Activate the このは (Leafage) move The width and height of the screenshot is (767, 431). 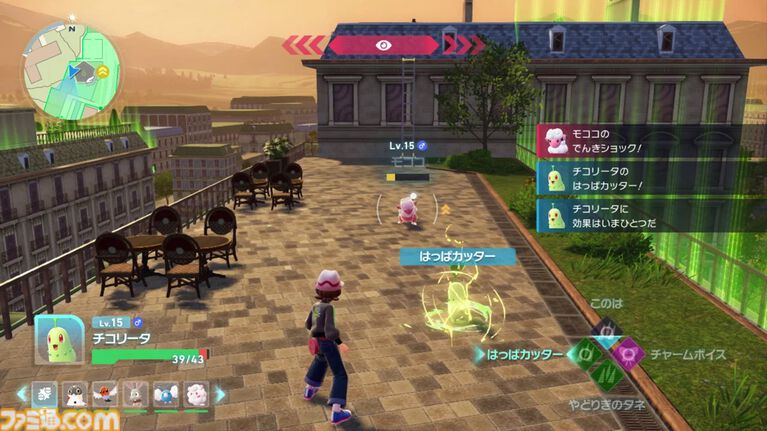(x=606, y=330)
